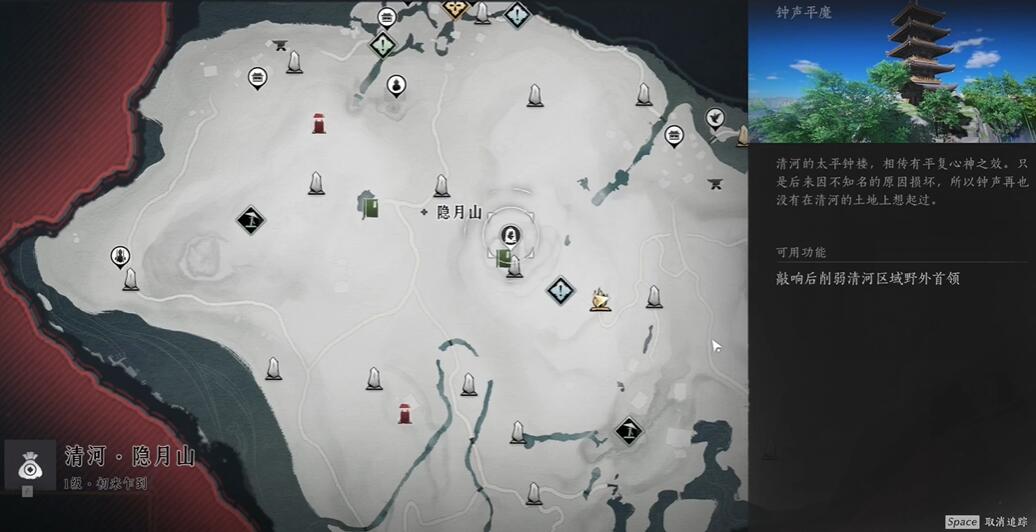Viewport: 1036px width, 532px height.
Task: Open the 隐月山 location label
Action: pos(459,212)
